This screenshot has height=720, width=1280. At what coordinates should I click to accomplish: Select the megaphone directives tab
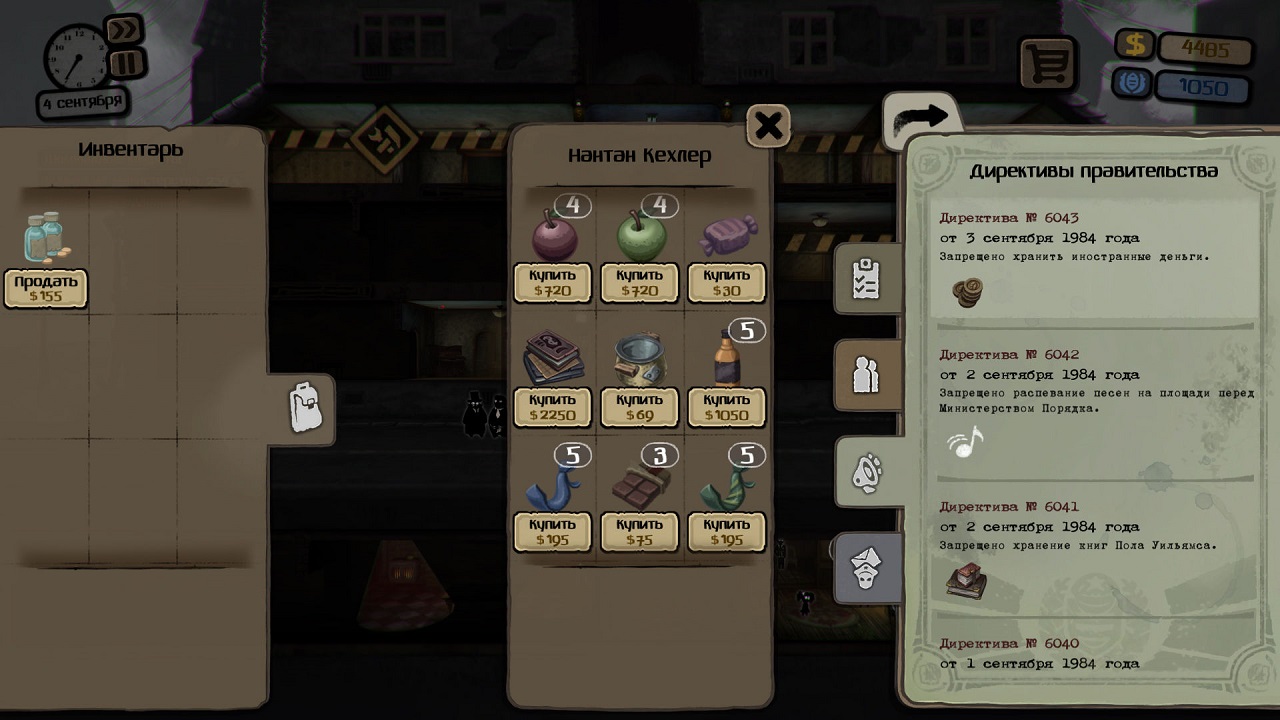click(x=868, y=472)
